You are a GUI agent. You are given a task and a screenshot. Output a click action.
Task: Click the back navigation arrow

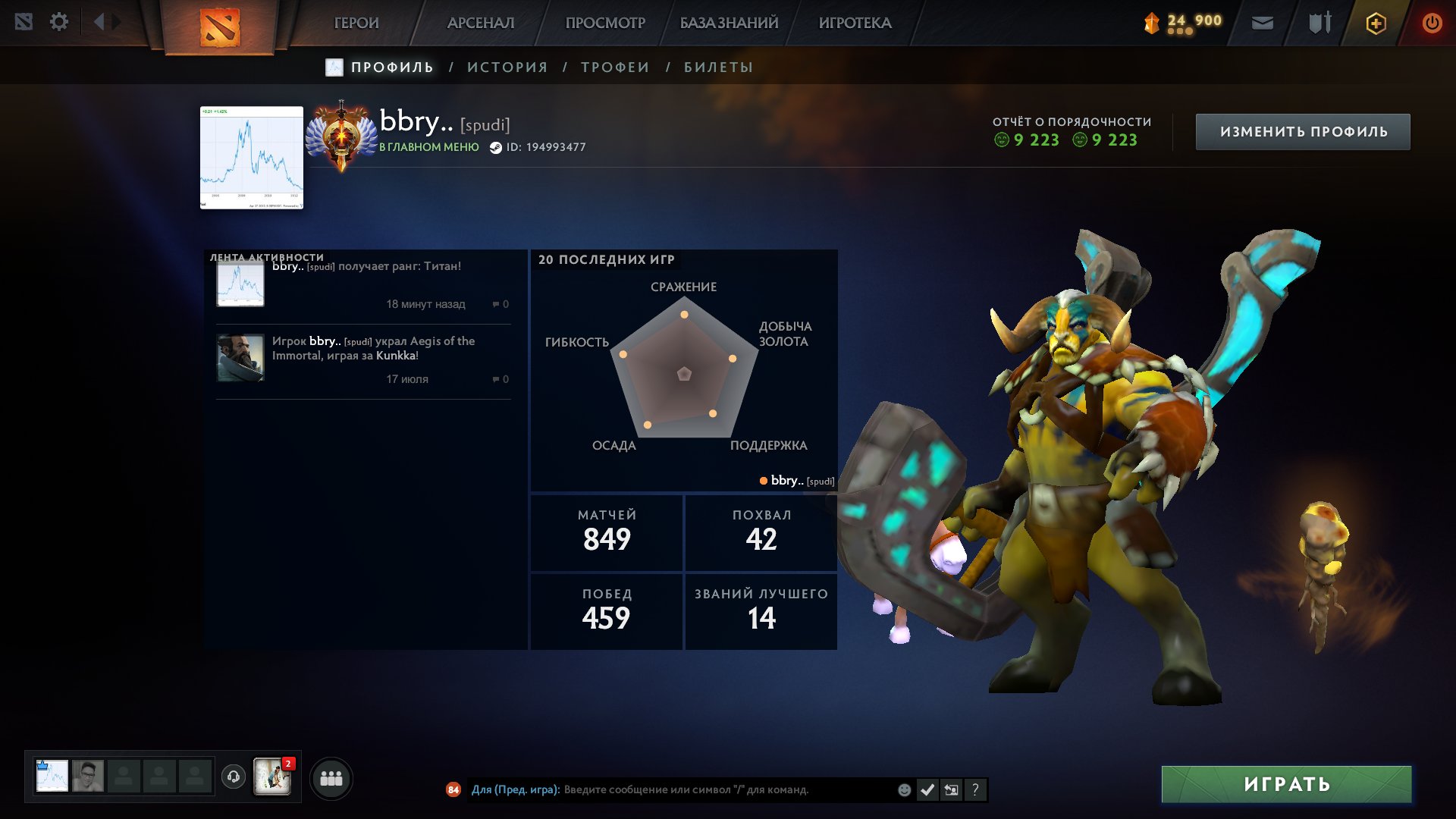tap(99, 22)
